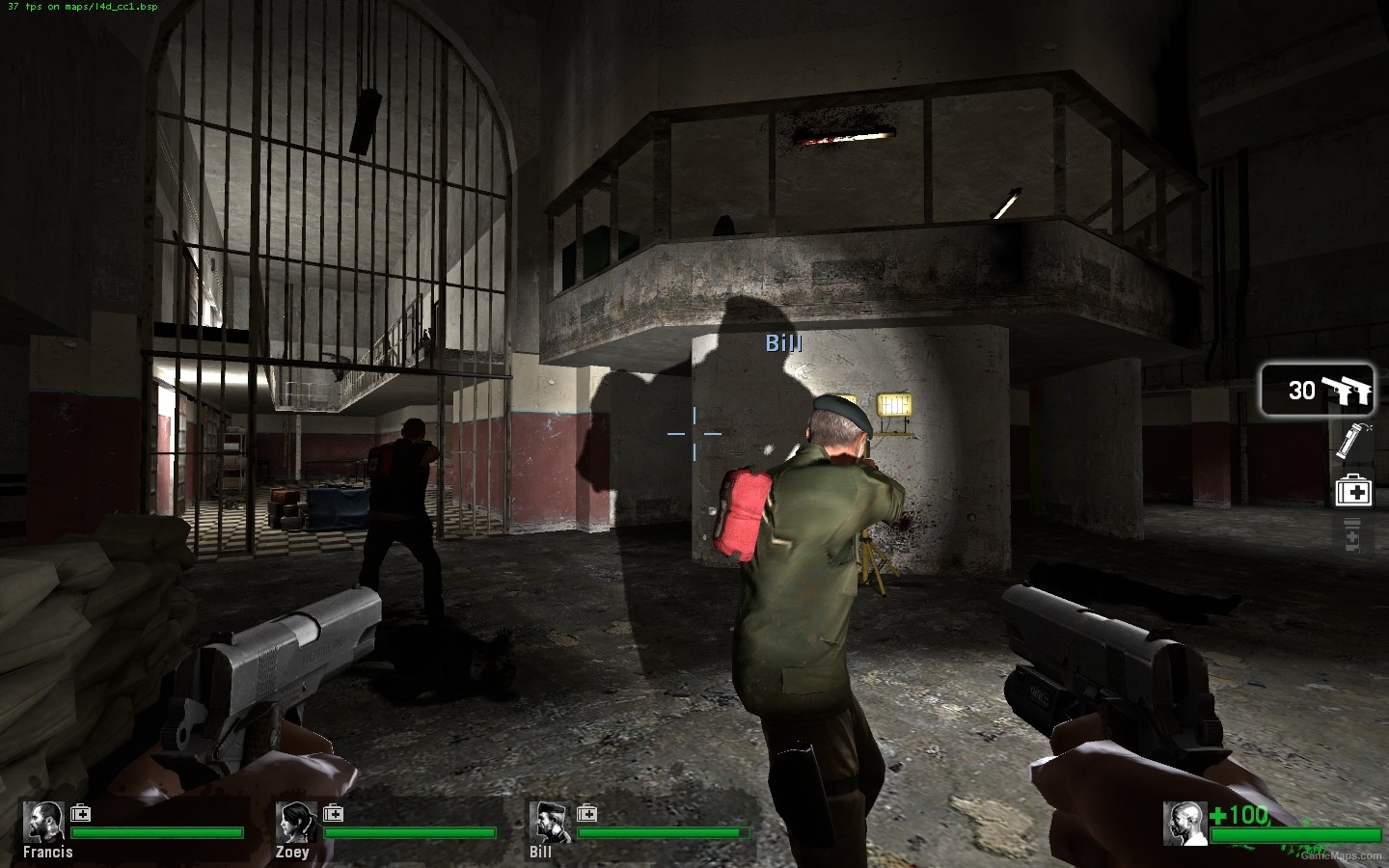Screen dimensions: 1389x868
Task: Click the medkit icon beside Francis's portrait
Action: [x=81, y=813]
